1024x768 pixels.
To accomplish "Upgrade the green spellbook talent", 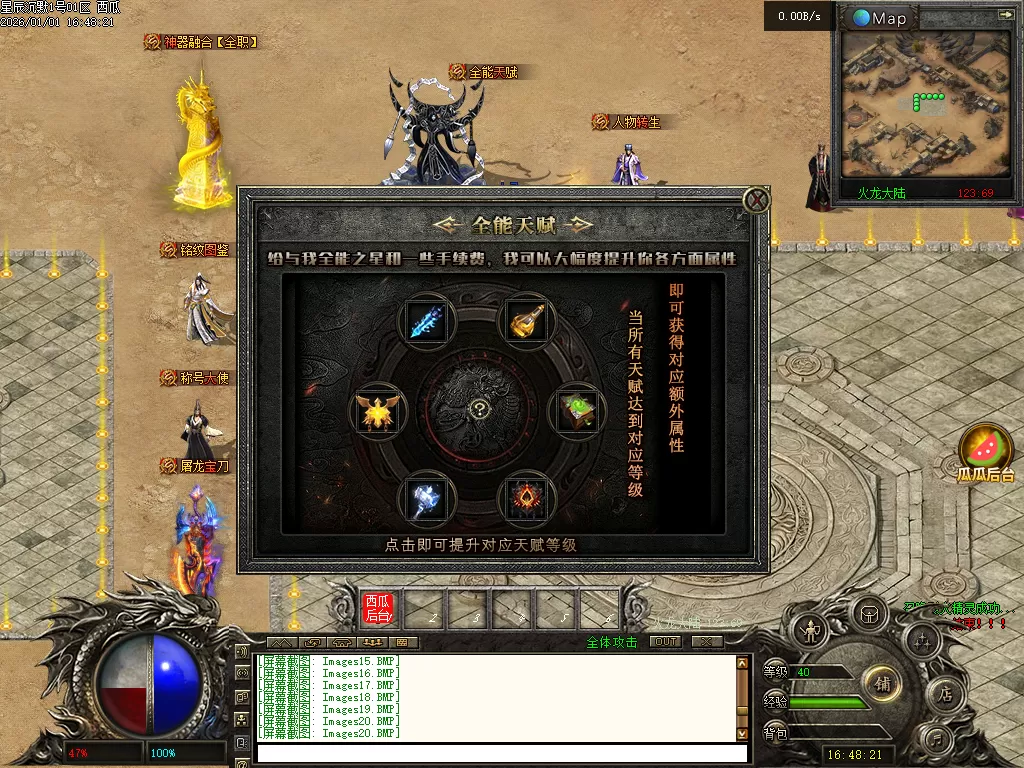I will 576,411.
